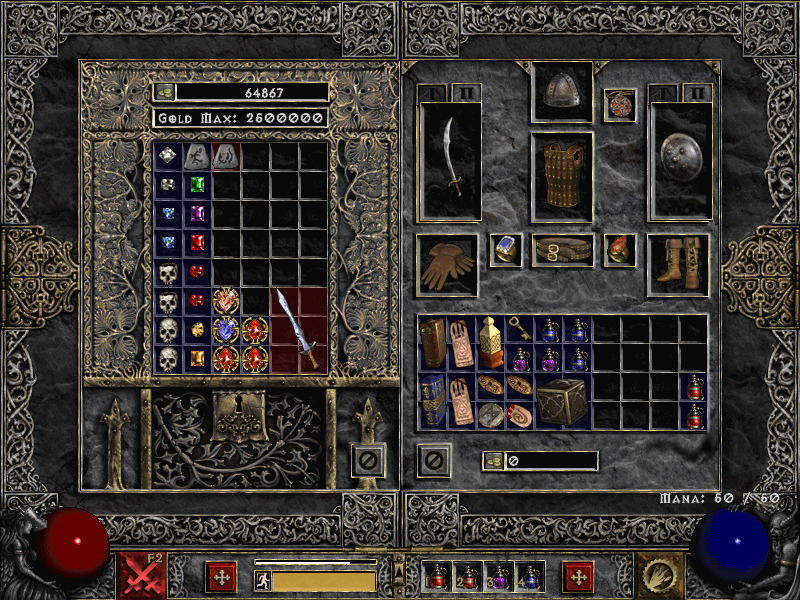Select the equipped leather gloves
800x600 pixels.
click(x=446, y=266)
